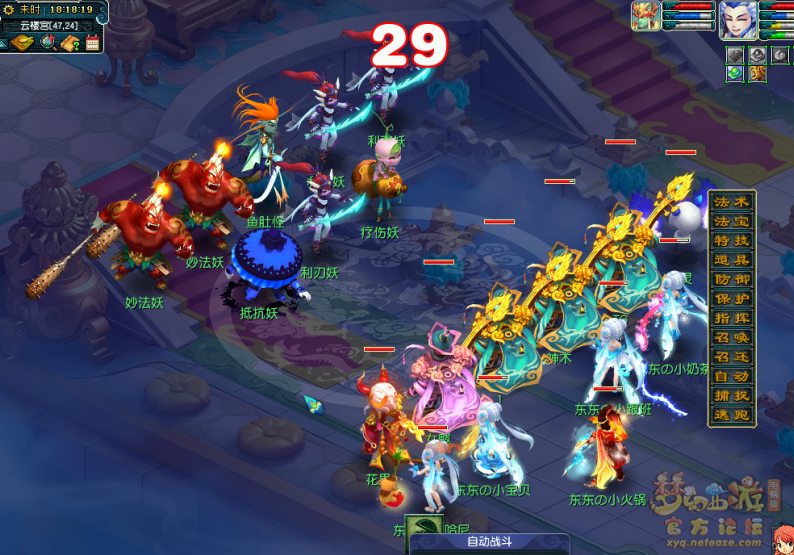Choose the 召唤 summon command
The width and height of the screenshot is (794, 555).
(731, 337)
